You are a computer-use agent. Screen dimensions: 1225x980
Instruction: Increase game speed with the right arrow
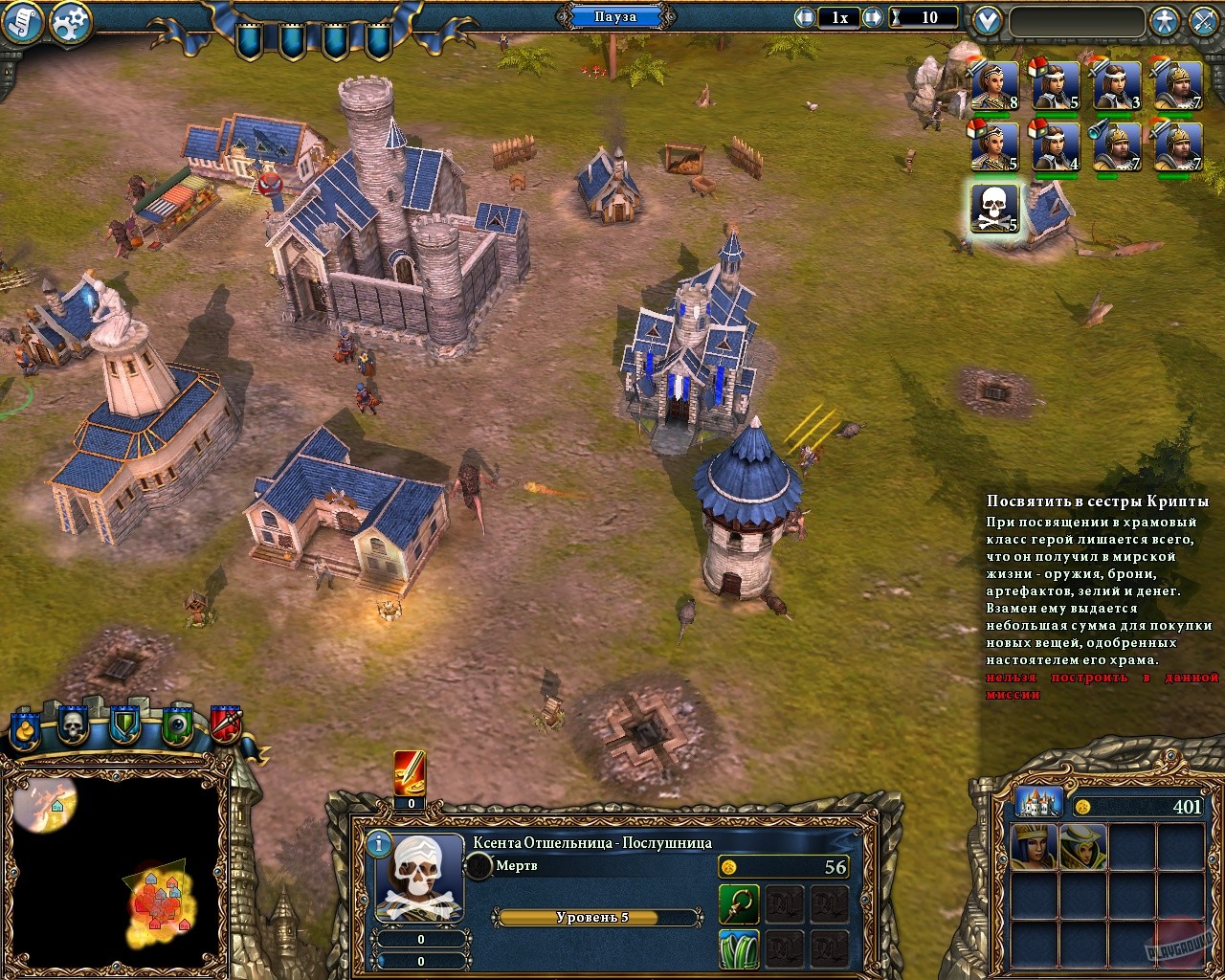click(x=872, y=16)
